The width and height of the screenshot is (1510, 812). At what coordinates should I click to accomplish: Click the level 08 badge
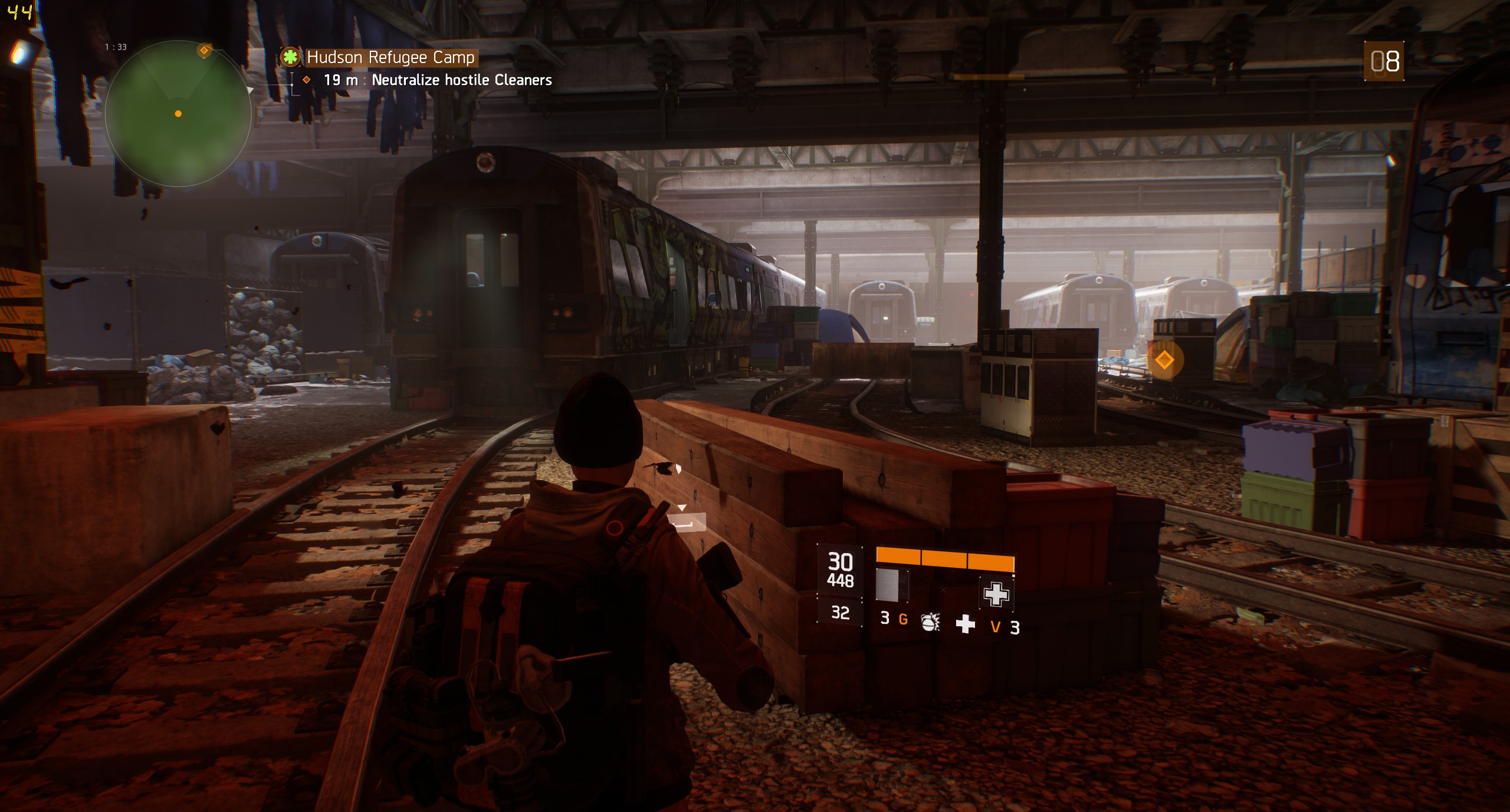point(1384,61)
